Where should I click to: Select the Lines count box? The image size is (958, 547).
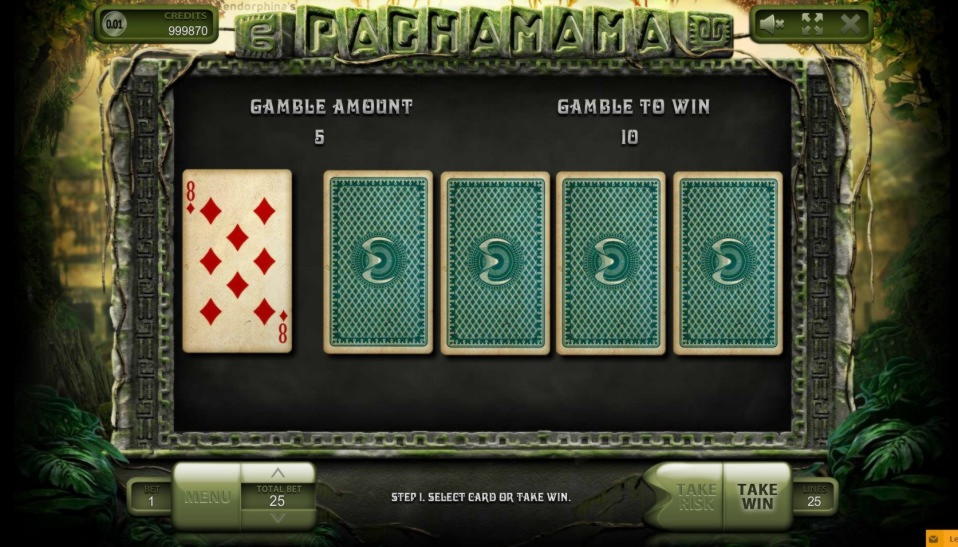click(814, 496)
